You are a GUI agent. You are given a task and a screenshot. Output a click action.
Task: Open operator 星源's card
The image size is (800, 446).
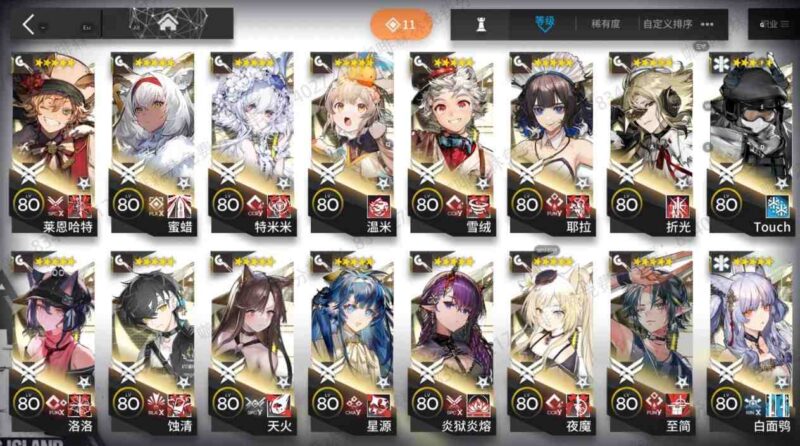[350, 340]
